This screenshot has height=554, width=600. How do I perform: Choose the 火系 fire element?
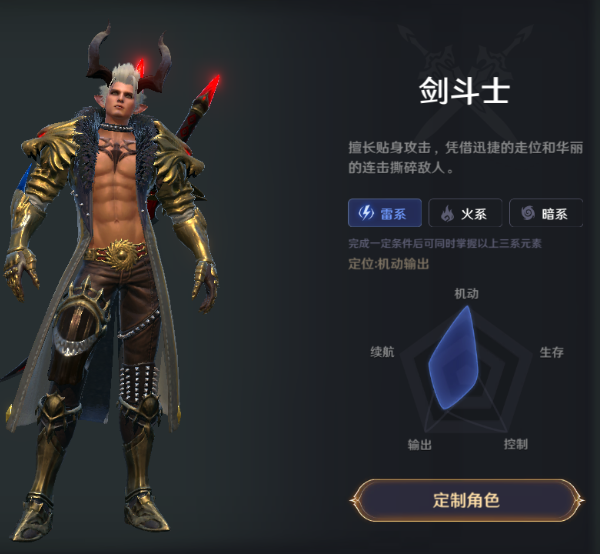point(464,213)
